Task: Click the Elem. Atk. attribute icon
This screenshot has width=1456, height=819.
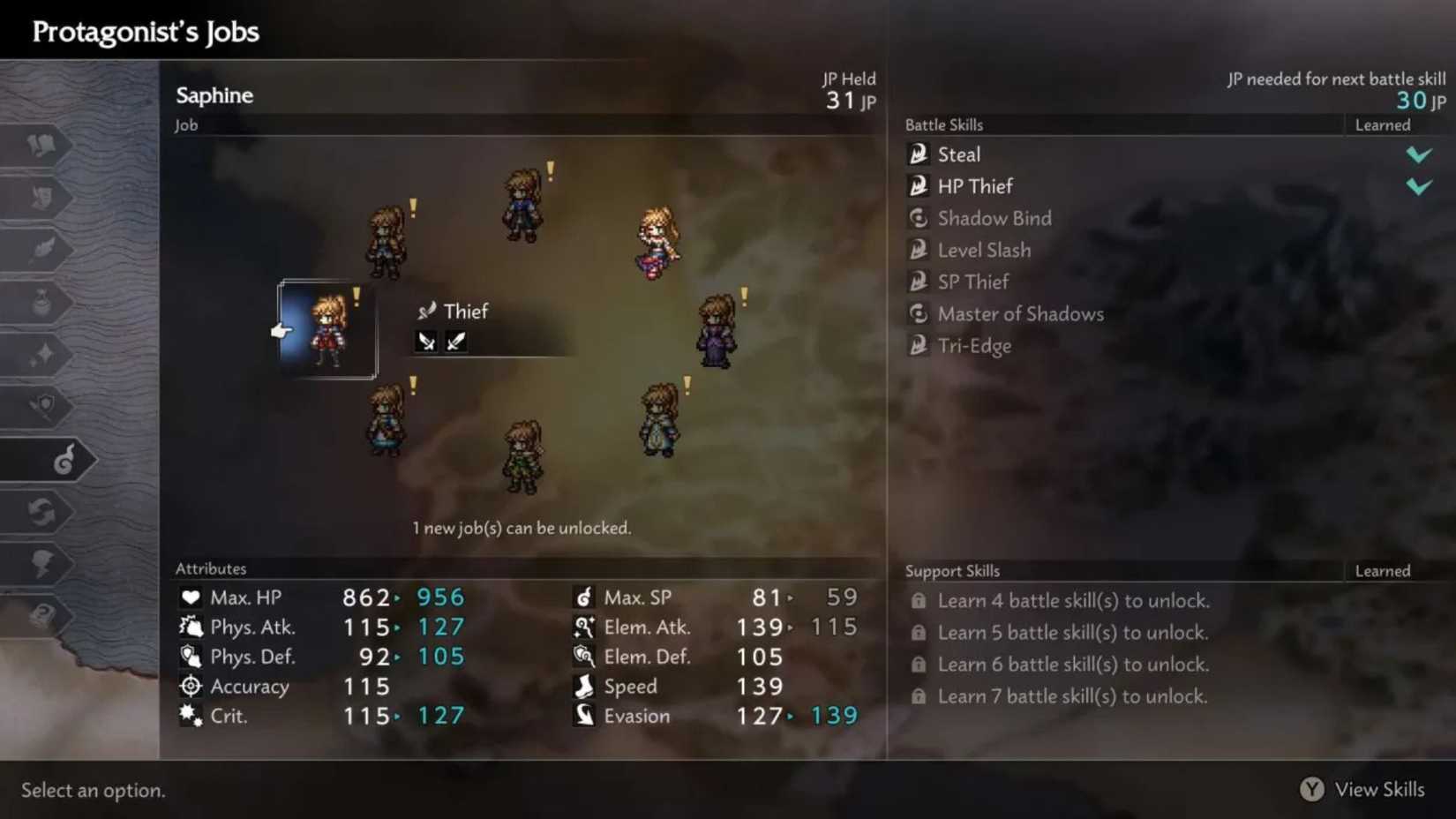Action: [x=583, y=627]
